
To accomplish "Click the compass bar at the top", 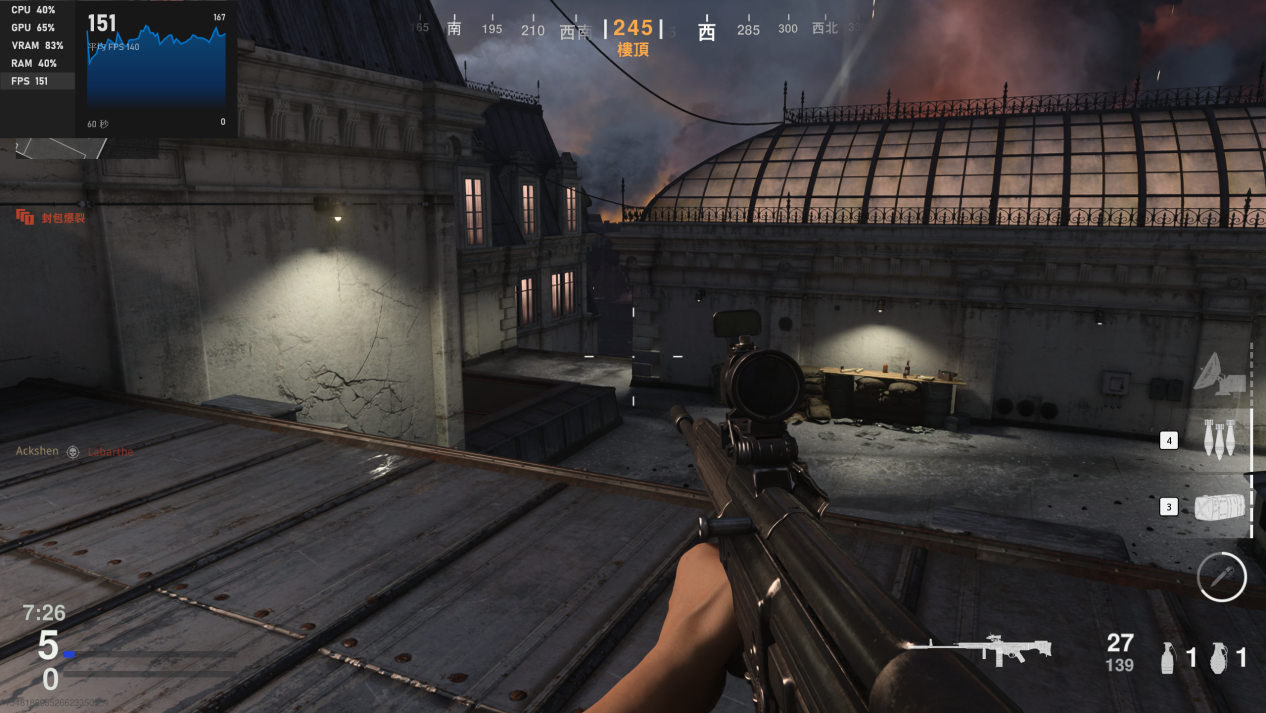I will pyautogui.click(x=634, y=29).
